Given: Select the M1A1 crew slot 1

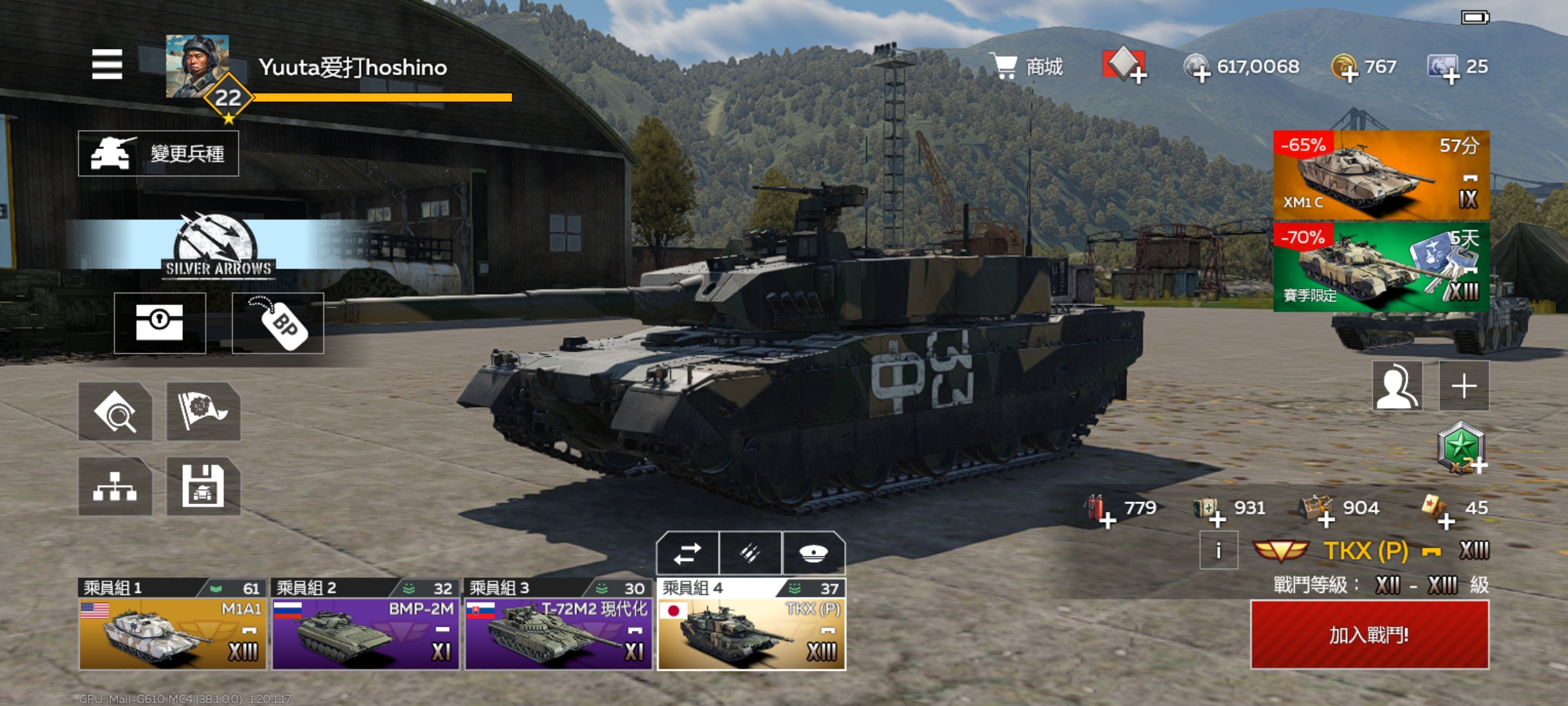Looking at the screenshot, I should [172, 625].
